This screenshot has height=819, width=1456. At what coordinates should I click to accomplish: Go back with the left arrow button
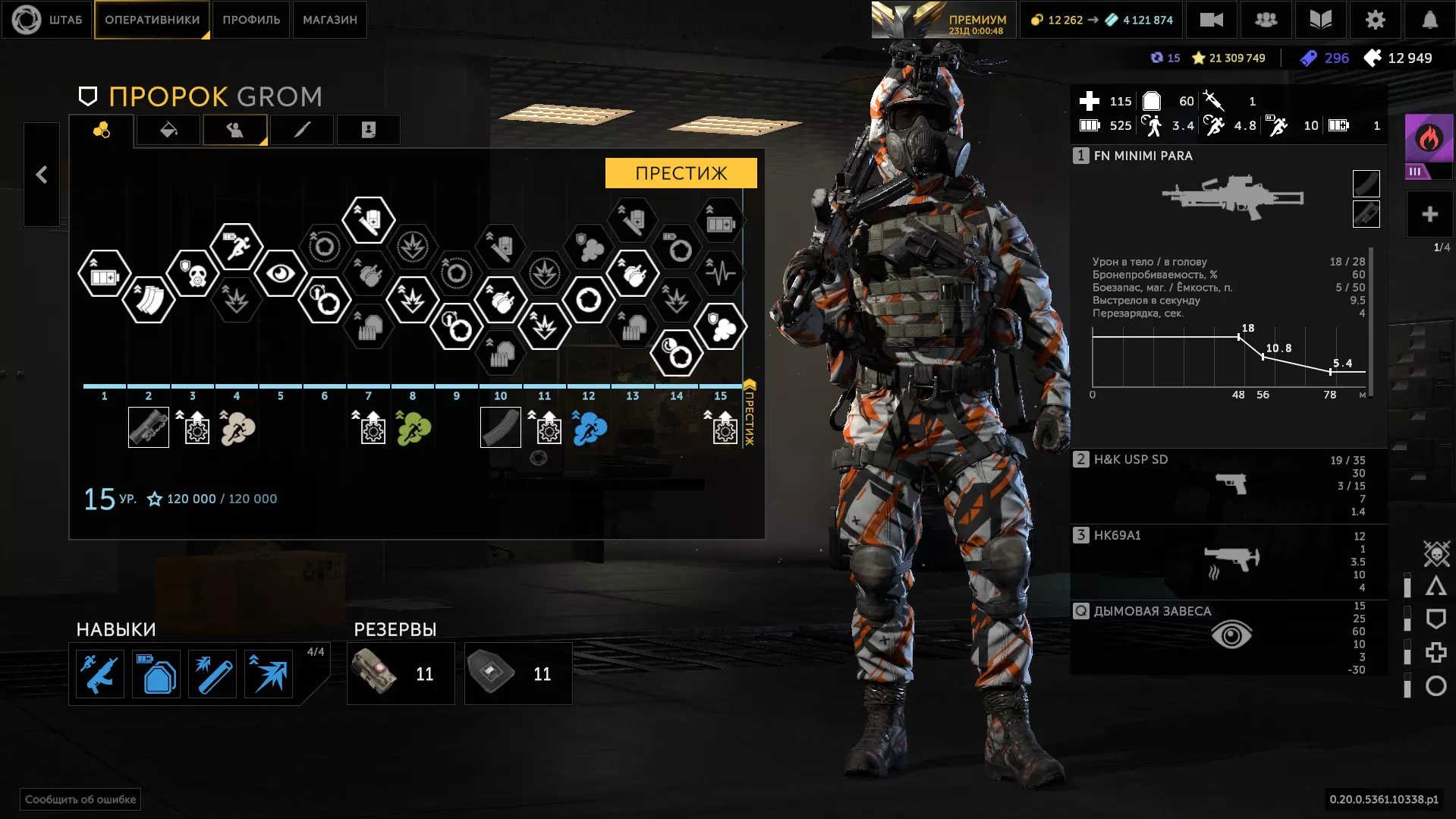42,175
